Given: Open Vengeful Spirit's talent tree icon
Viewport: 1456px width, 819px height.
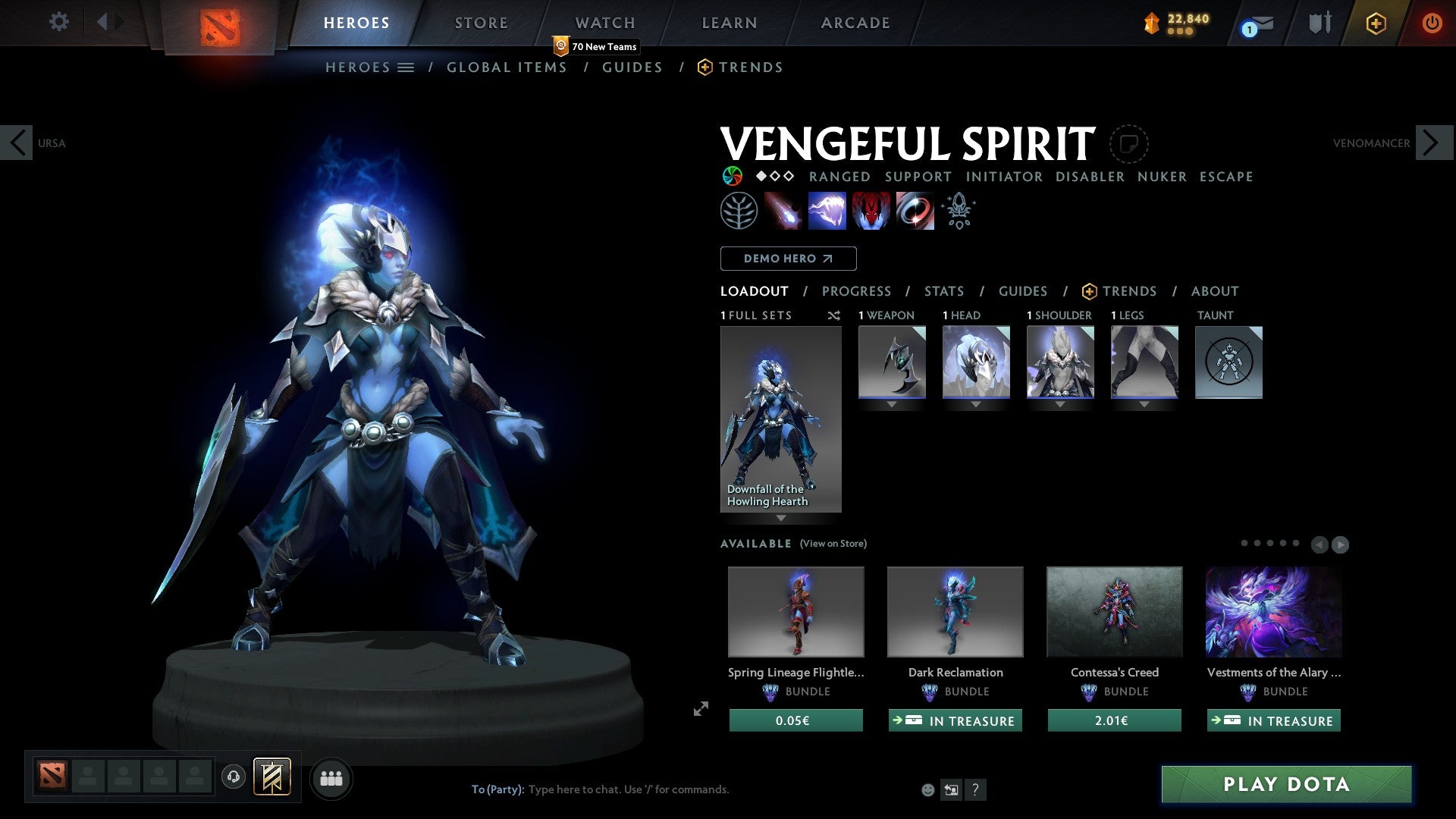Looking at the screenshot, I should point(738,210).
